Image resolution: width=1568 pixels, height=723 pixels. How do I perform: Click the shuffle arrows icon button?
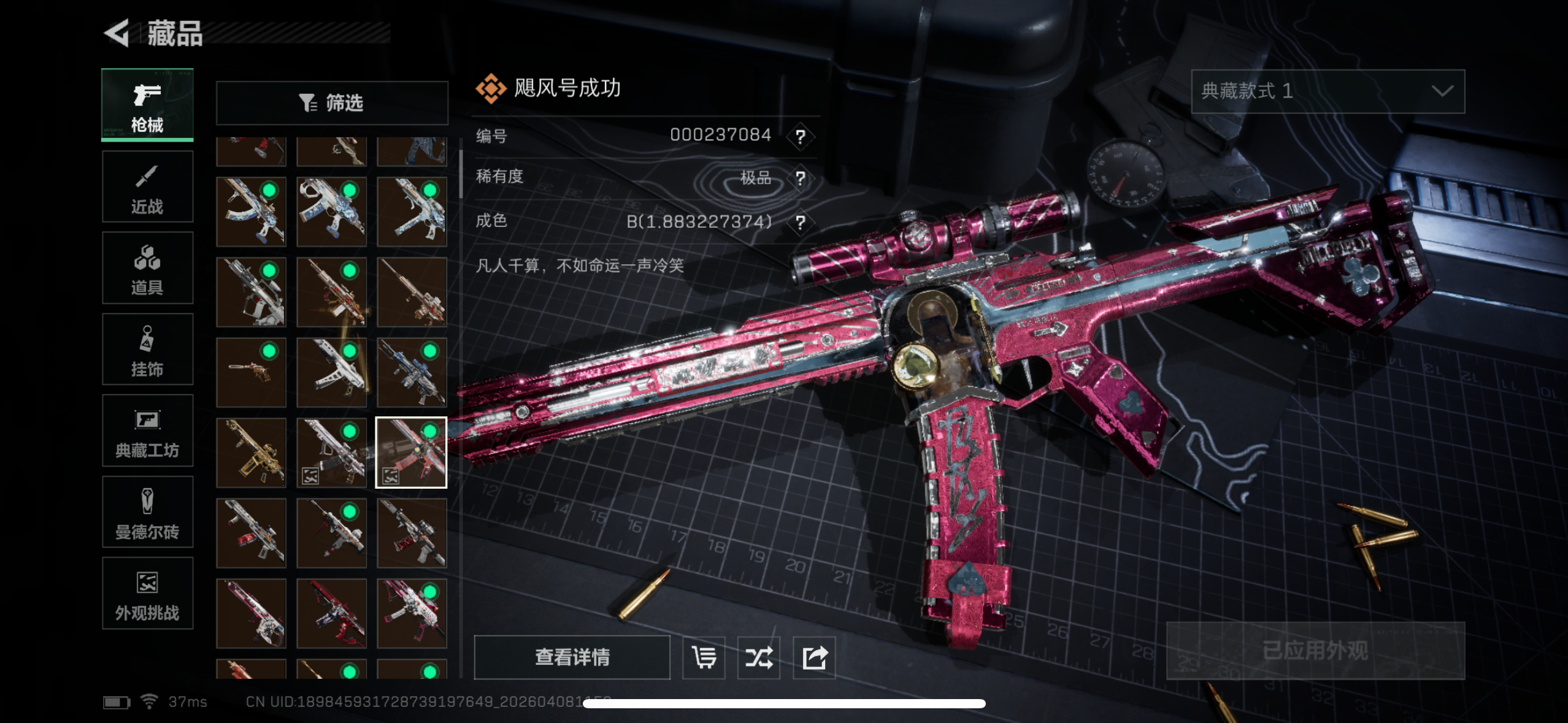pyautogui.click(x=759, y=657)
